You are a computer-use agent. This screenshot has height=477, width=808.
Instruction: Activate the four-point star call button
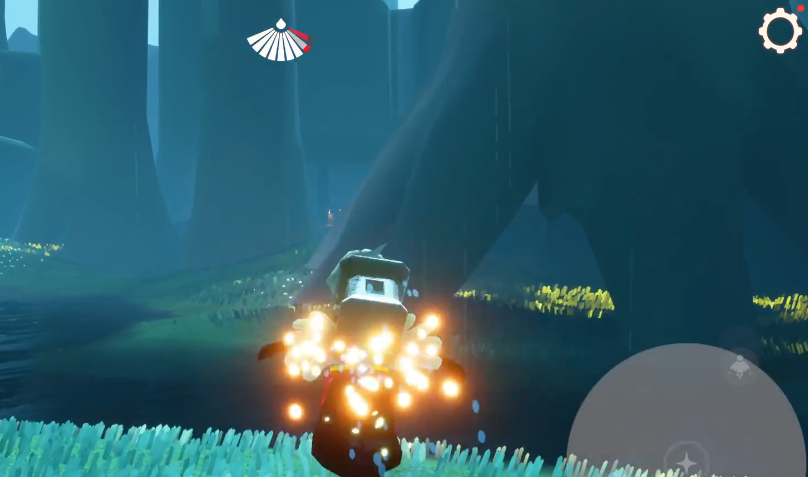tap(687, 461)
